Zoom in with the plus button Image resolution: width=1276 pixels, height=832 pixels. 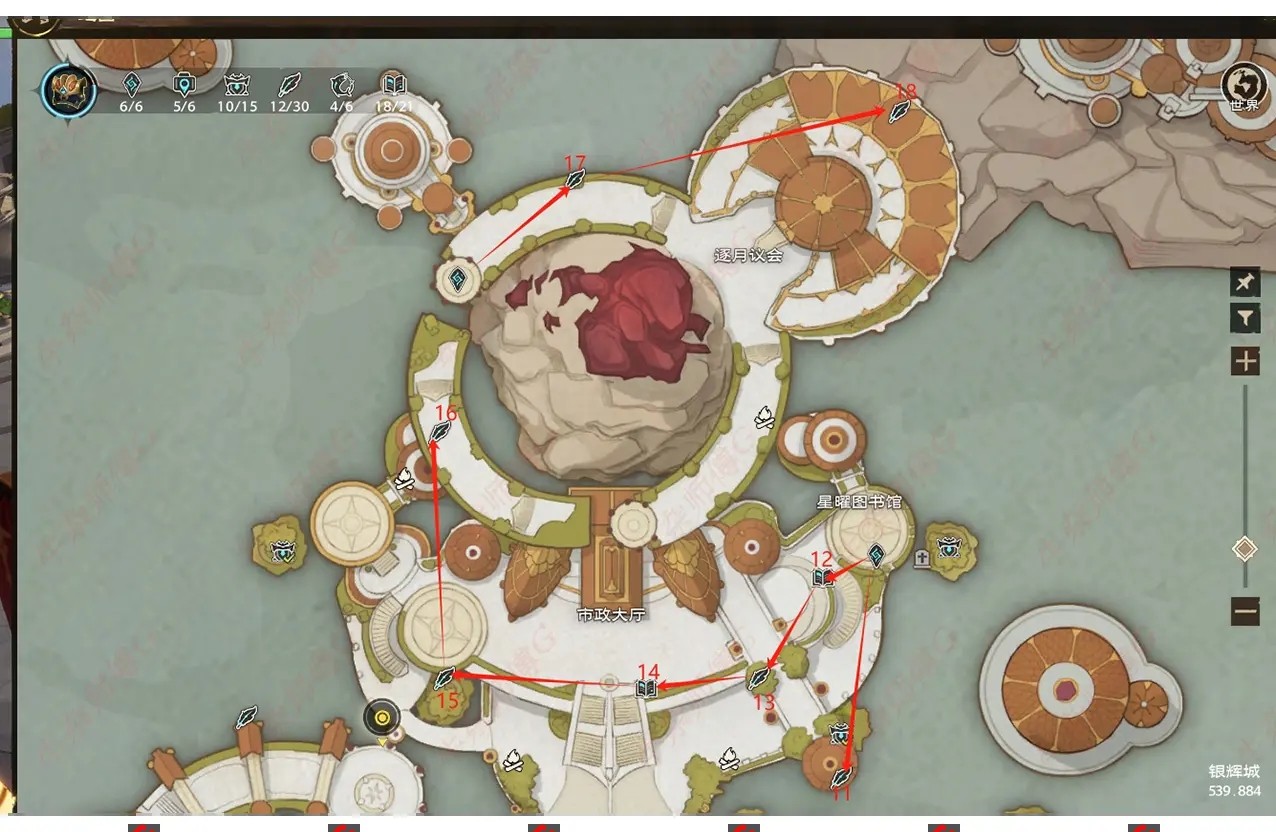coord(1245,361)
